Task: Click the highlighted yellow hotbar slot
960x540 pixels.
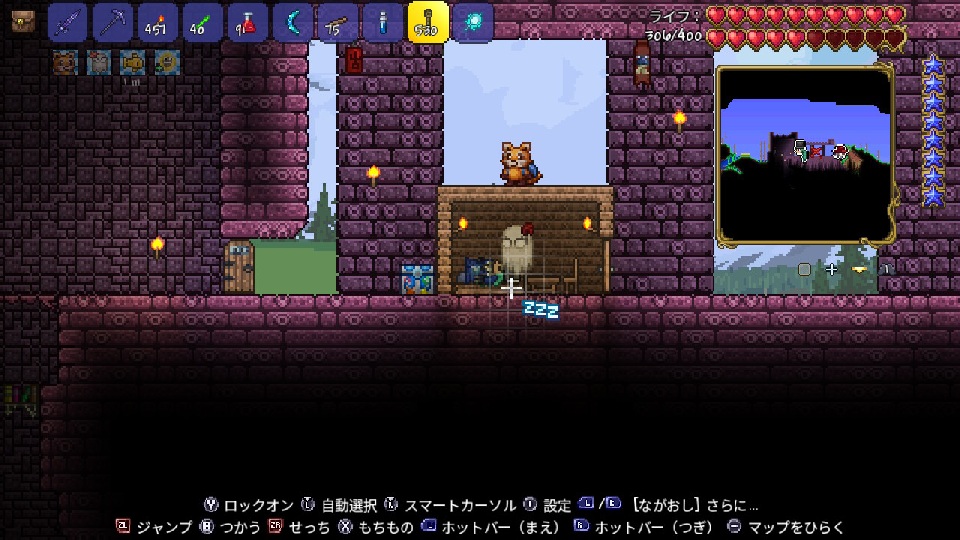Action: tap(428, 22)
